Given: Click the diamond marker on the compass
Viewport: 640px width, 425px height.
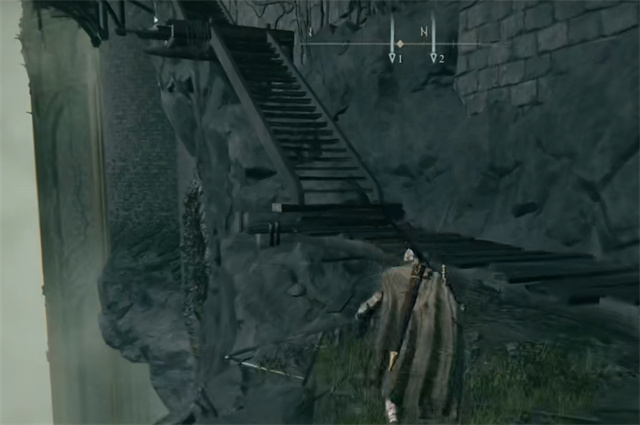Looking at the screenshot, I should point(400,44).
